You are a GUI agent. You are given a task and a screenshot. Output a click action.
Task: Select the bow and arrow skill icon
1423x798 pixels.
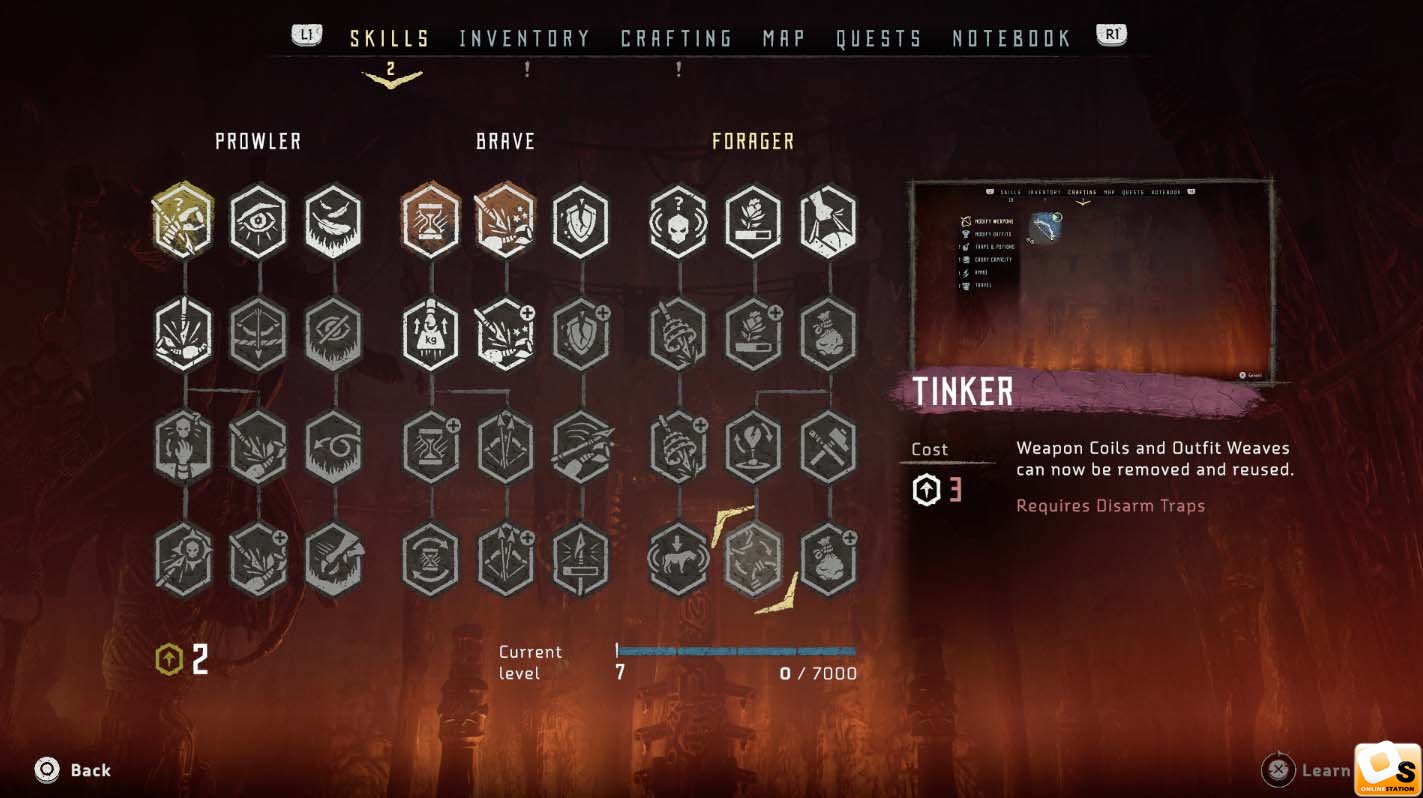tap(258, 333)
